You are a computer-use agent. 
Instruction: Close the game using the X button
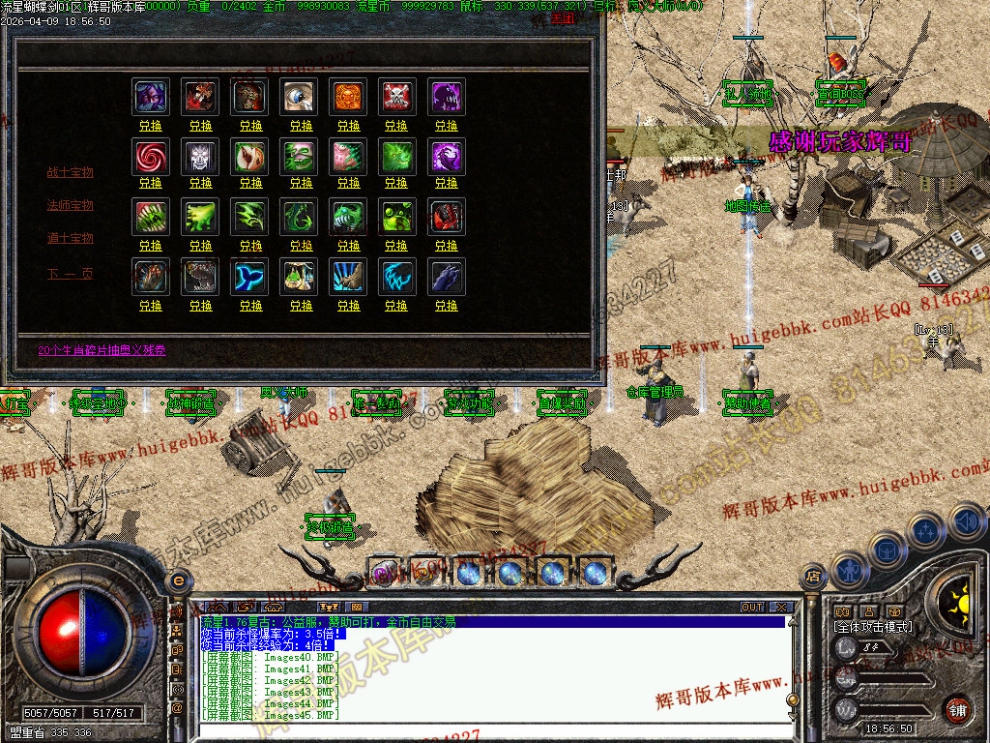pos(781,607)
